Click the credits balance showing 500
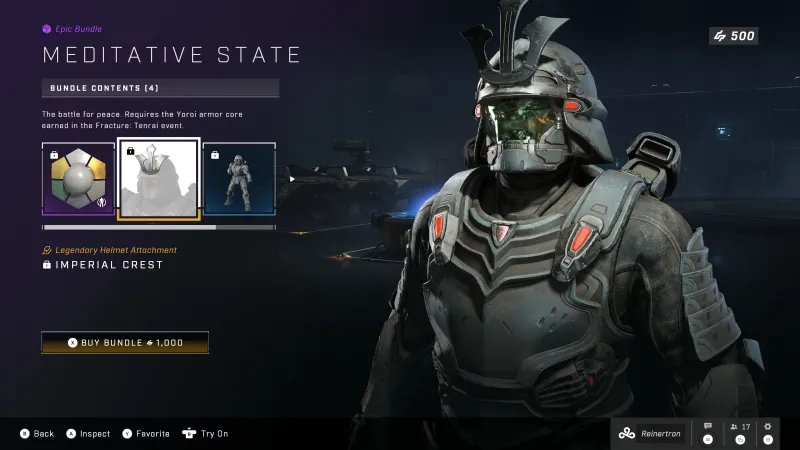Viewport: 800px width, 450px height. [733, 36]
